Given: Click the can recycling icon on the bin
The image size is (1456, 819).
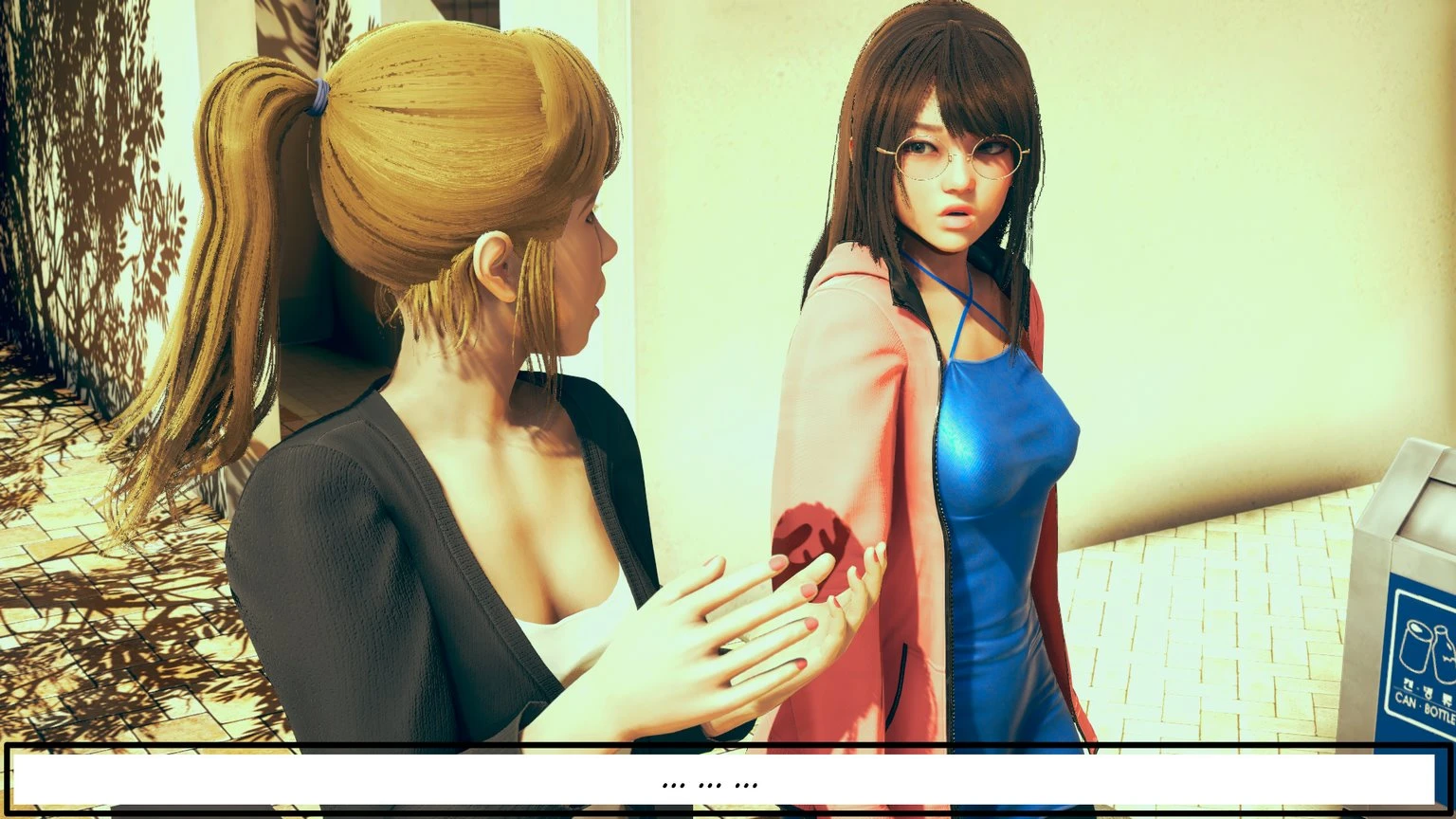Looking at the screenshot, I should (x=1415, y=646).
